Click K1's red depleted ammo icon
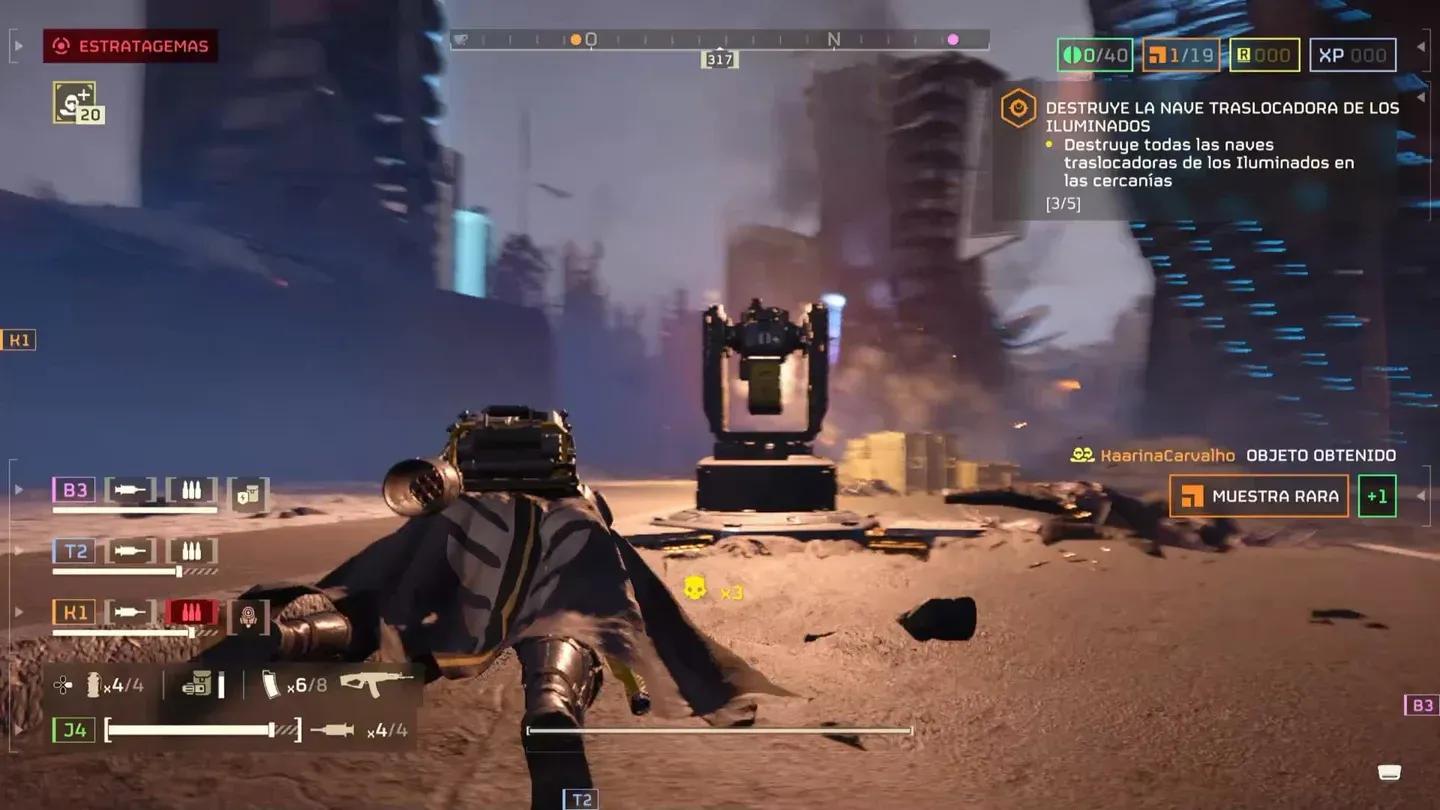The image size is (1440, 810). tap(190, 611)
